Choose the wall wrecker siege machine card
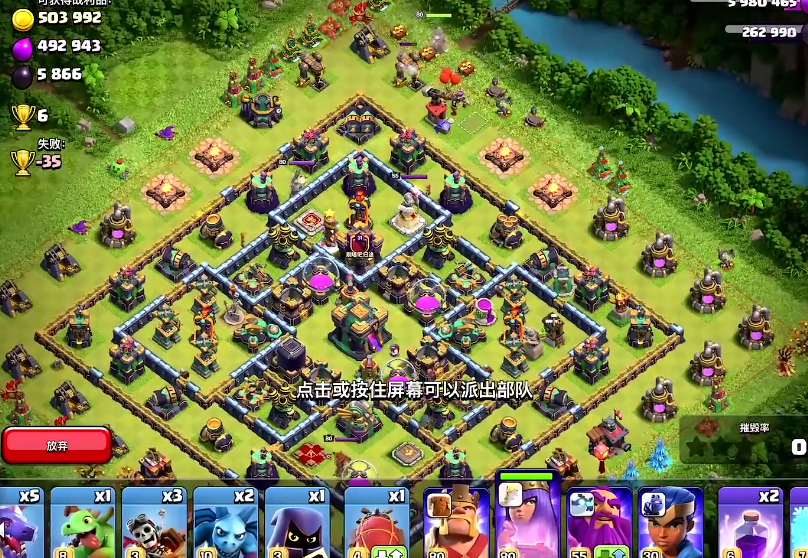The width and height of the screenshot is (808, 558). coord(377,522)
